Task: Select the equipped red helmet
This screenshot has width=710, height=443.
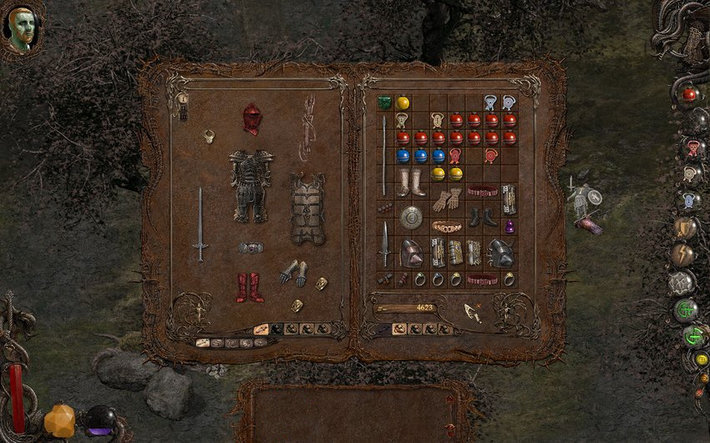Action: click(x=252, y=118)
